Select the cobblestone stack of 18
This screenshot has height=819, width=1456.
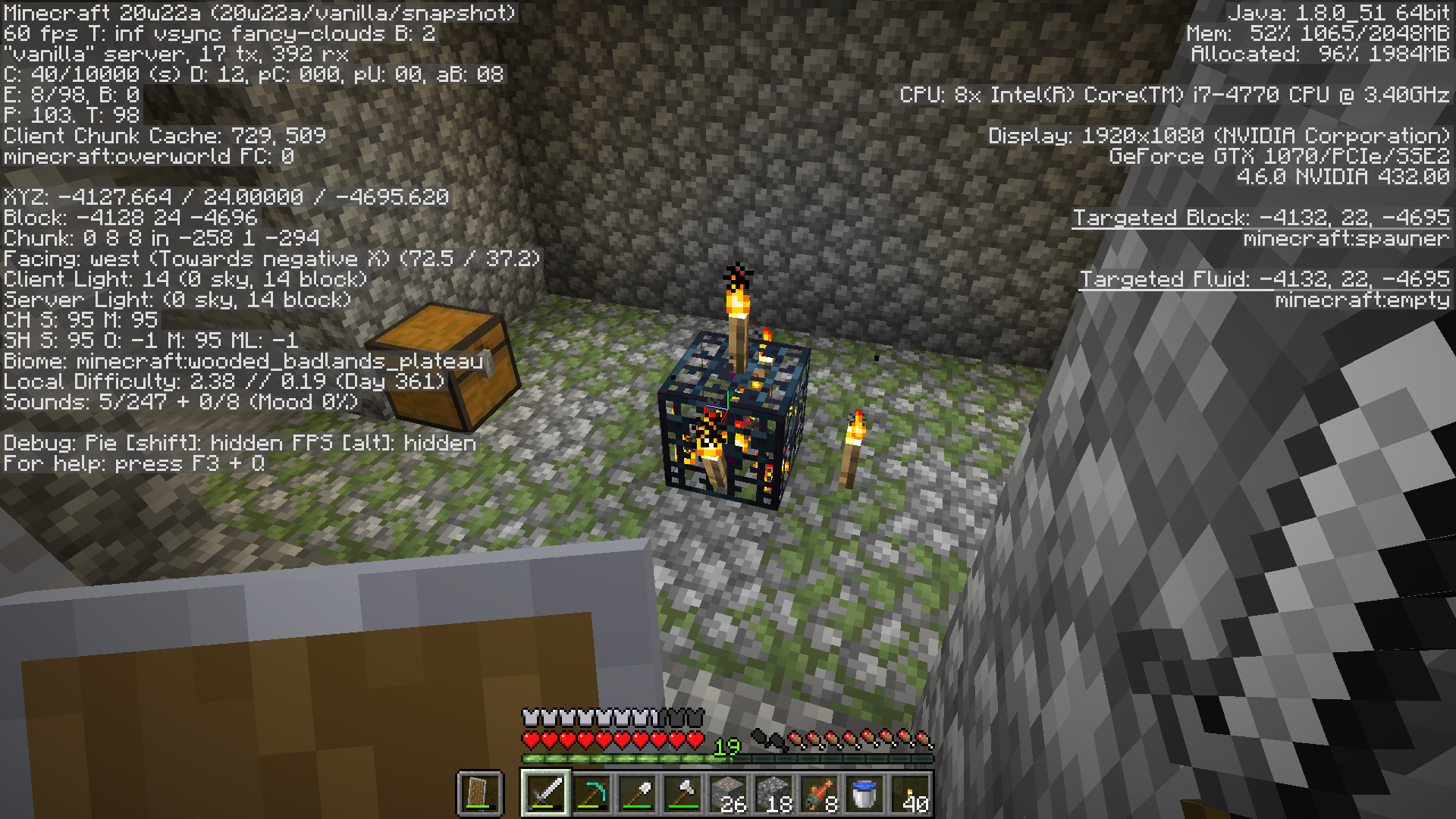(773, 793)
